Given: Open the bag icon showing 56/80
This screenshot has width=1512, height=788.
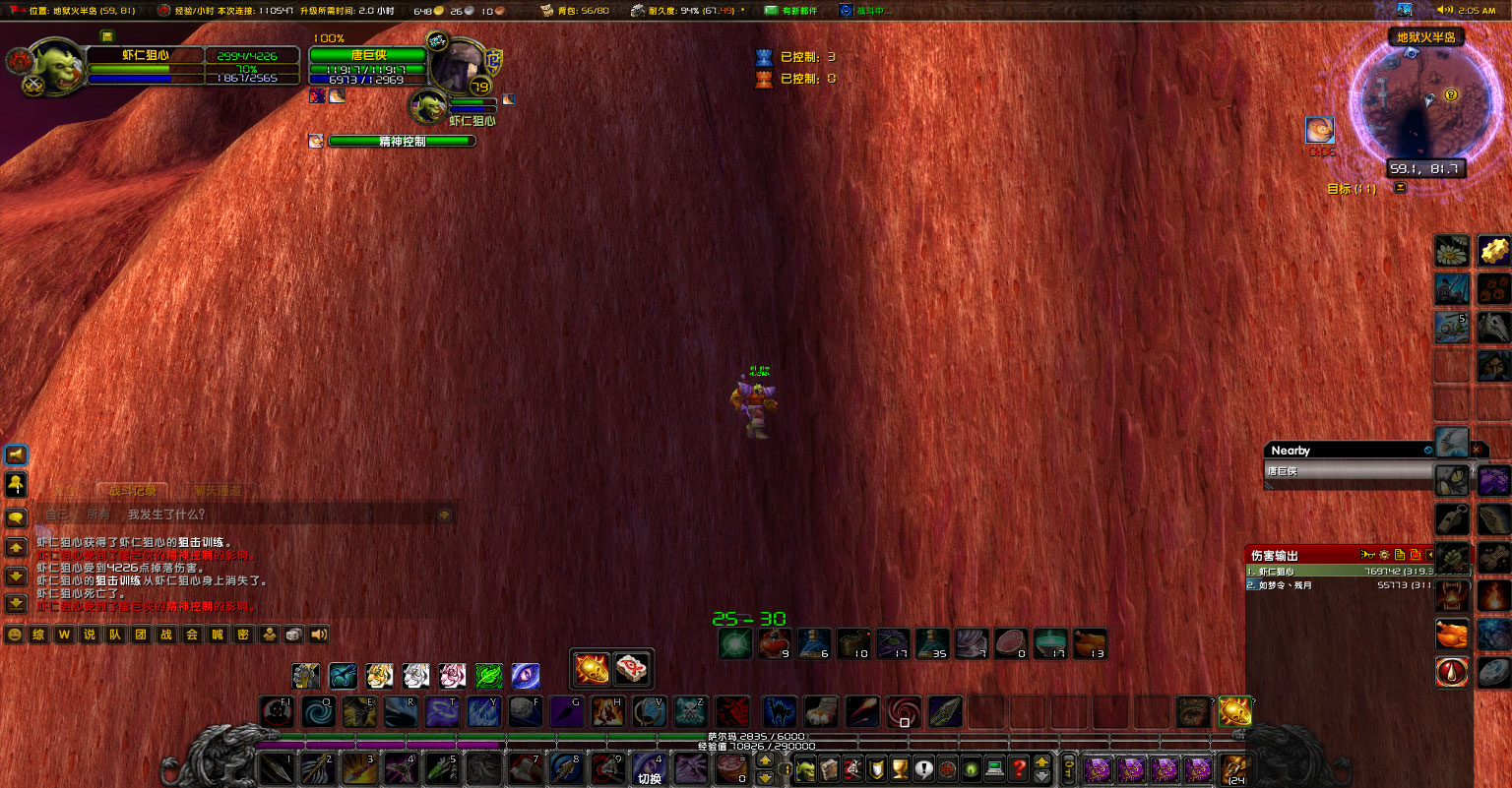Looking at the screenshot, I should (x=547, y=9).
